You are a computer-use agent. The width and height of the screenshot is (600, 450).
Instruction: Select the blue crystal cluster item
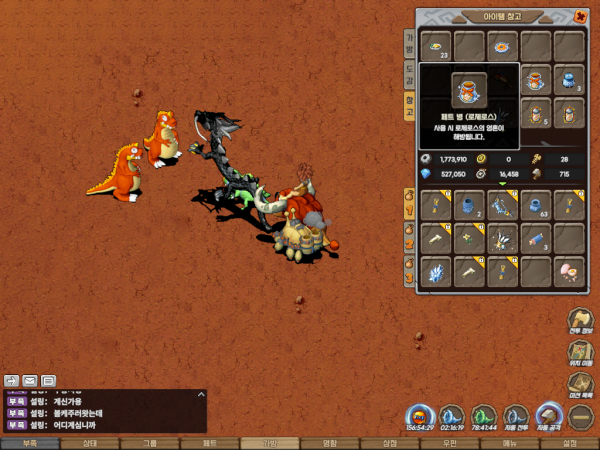click(x=435, y=271)
